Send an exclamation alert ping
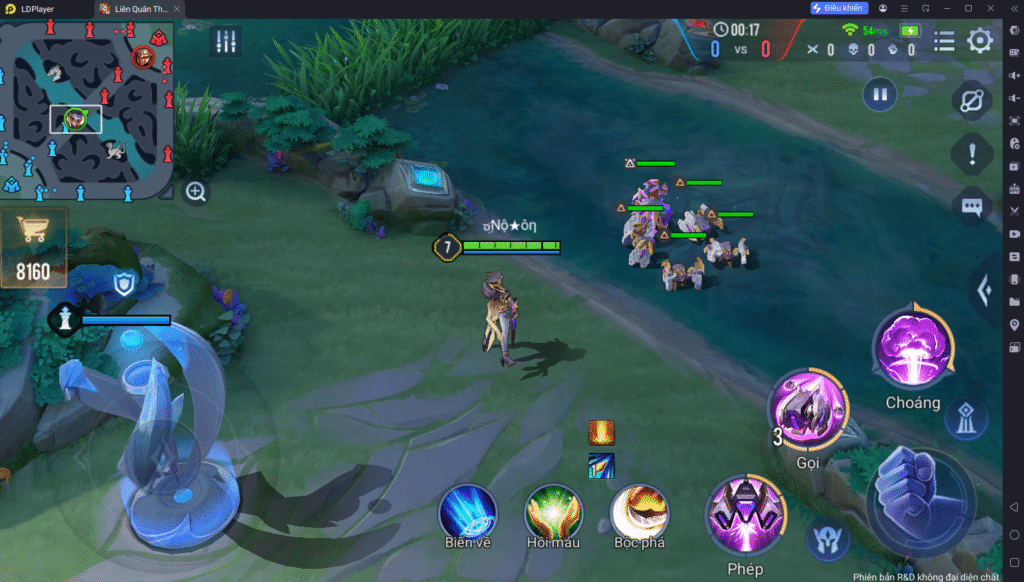Viewport: 1024px width, 582px height. click(x=971, y=154)
